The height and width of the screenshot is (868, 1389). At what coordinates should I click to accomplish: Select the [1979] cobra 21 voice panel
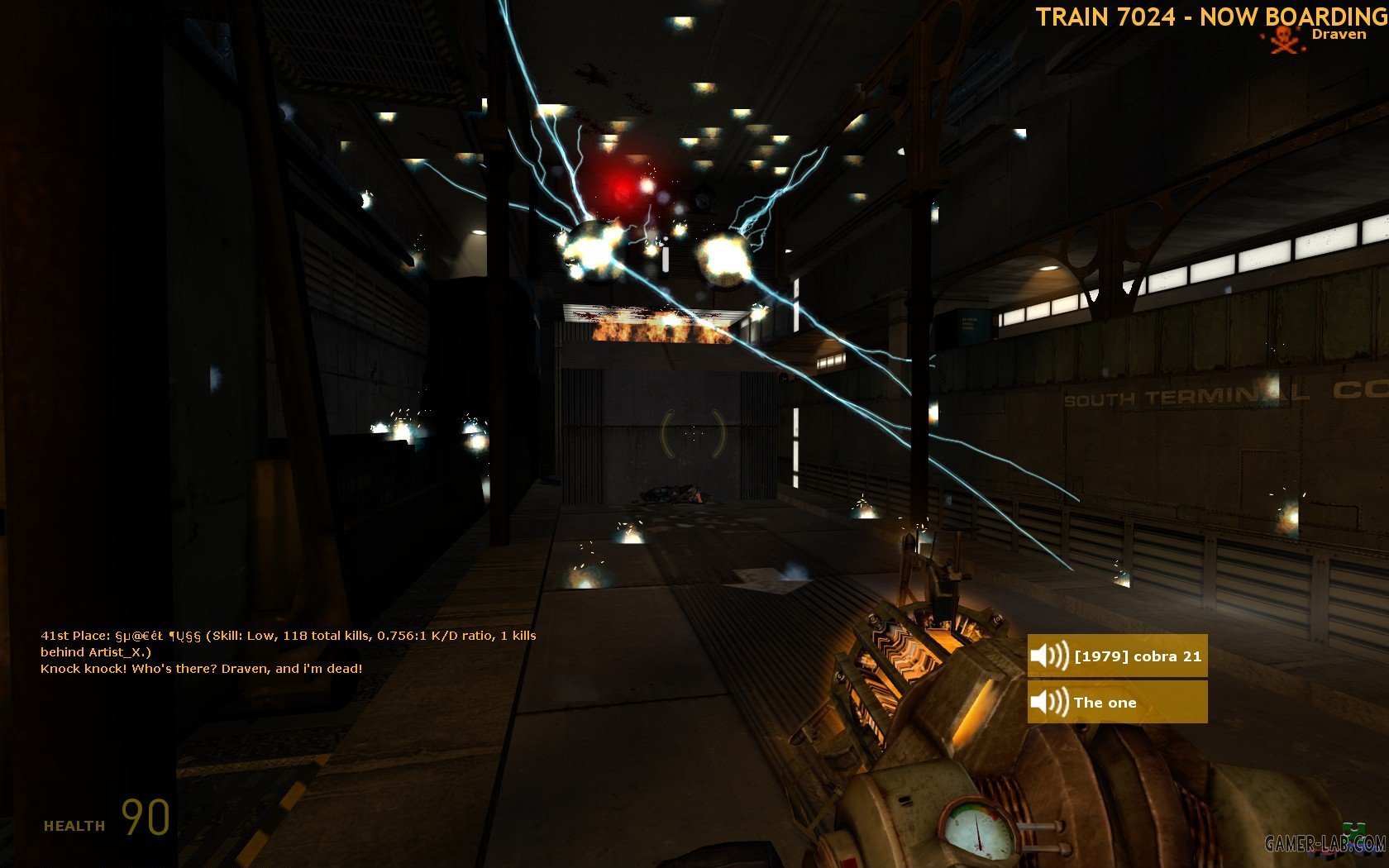click(x=1117, y=656)
